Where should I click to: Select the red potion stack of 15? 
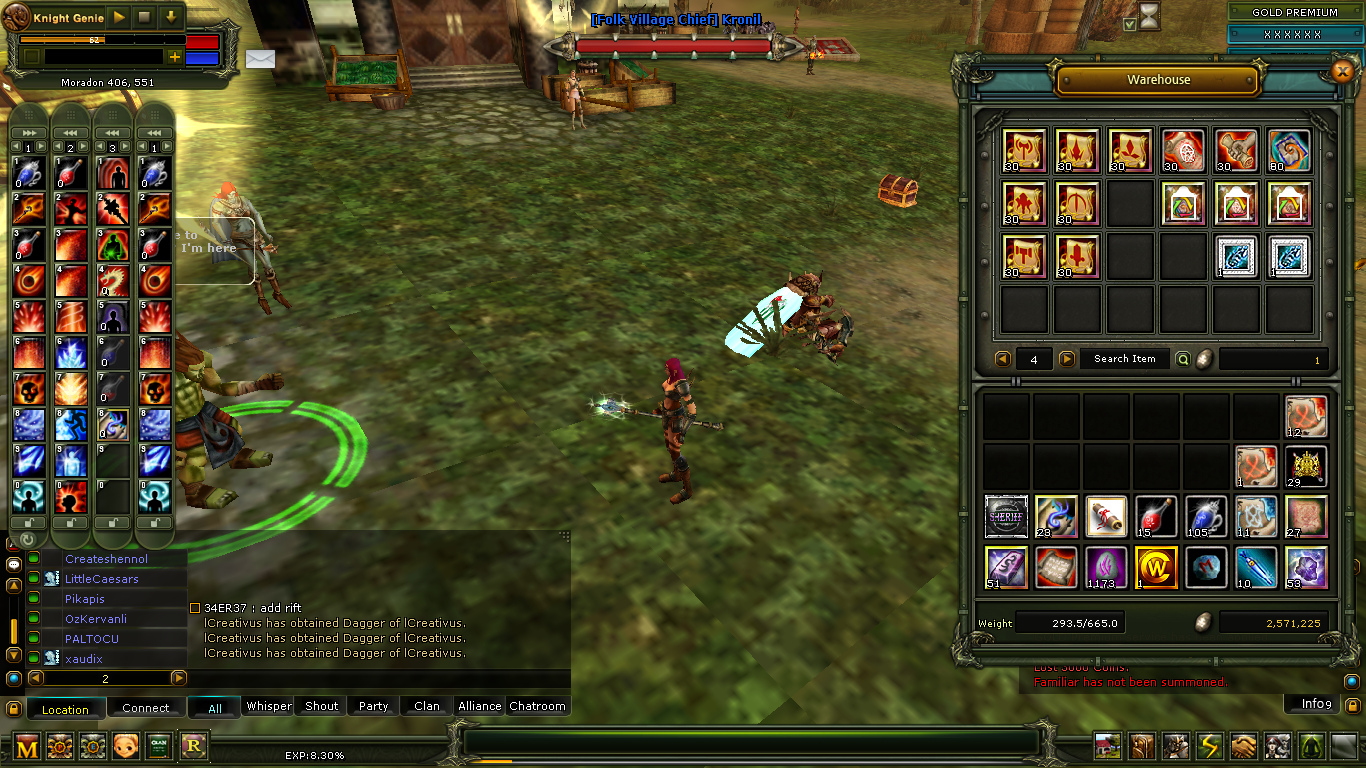(1156, 517)
